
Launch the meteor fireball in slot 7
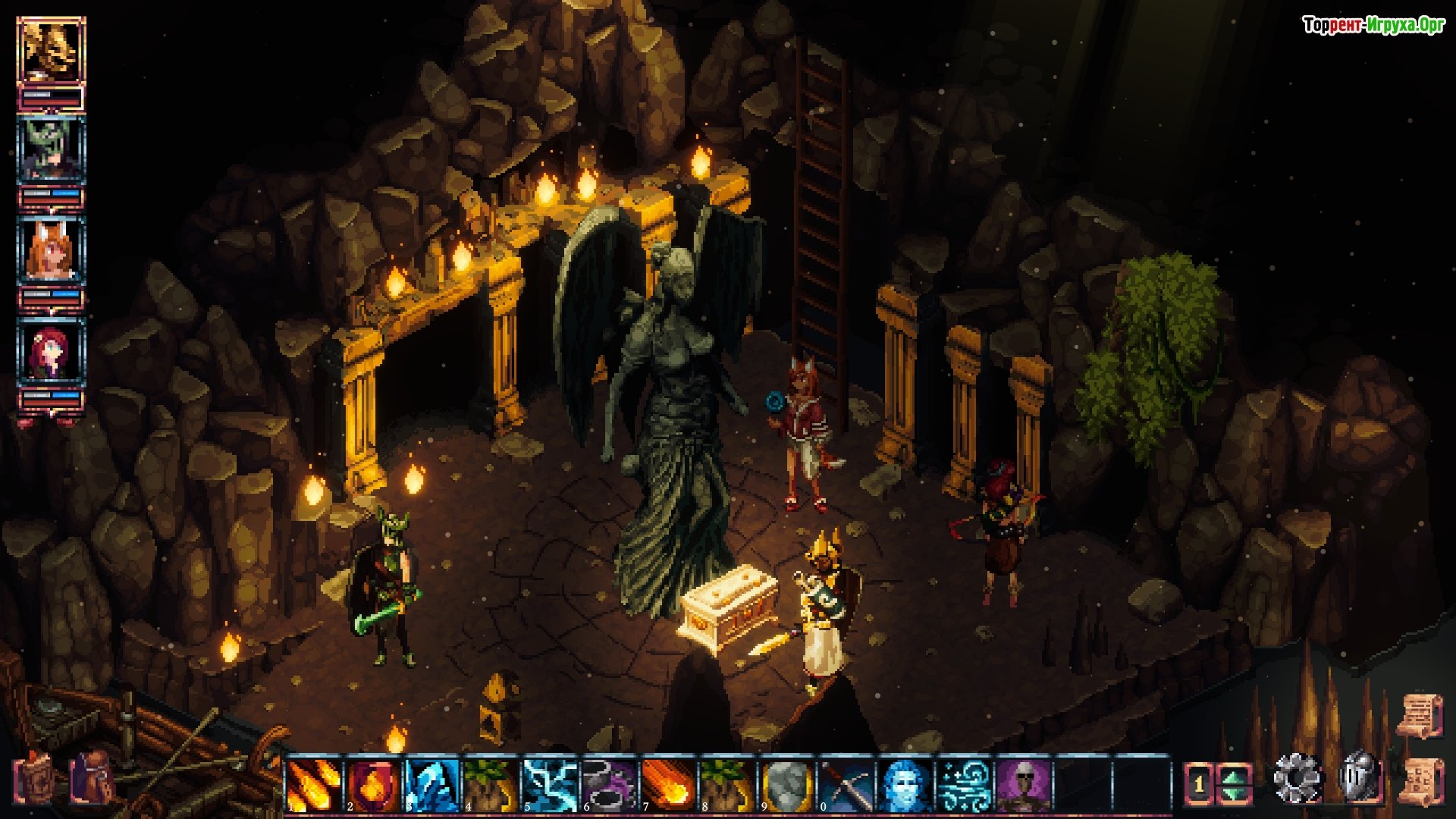(x=668, y=784)
